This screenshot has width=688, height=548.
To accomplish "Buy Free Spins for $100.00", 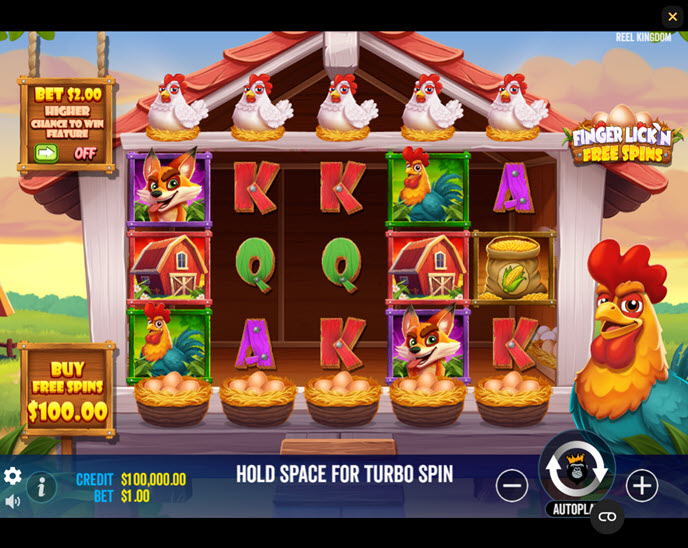I will [68, 391].
